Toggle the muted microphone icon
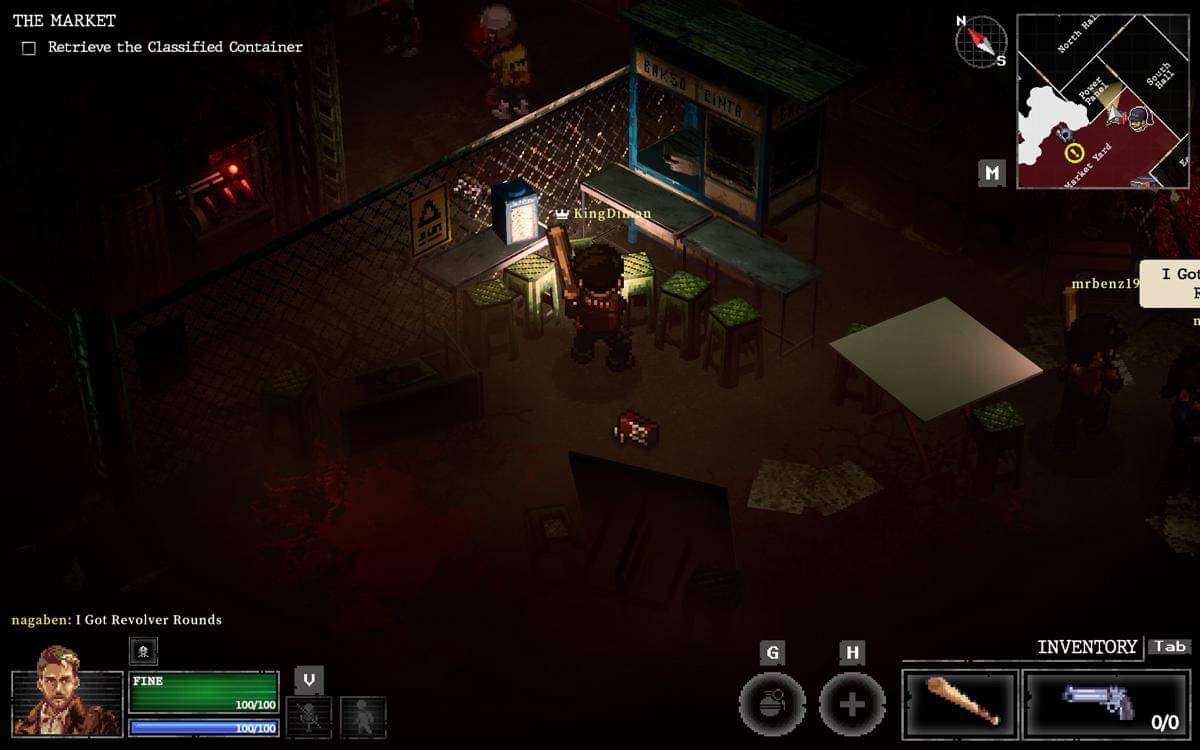The height and width of the screenshot is (750, 1200). (309, 716)
